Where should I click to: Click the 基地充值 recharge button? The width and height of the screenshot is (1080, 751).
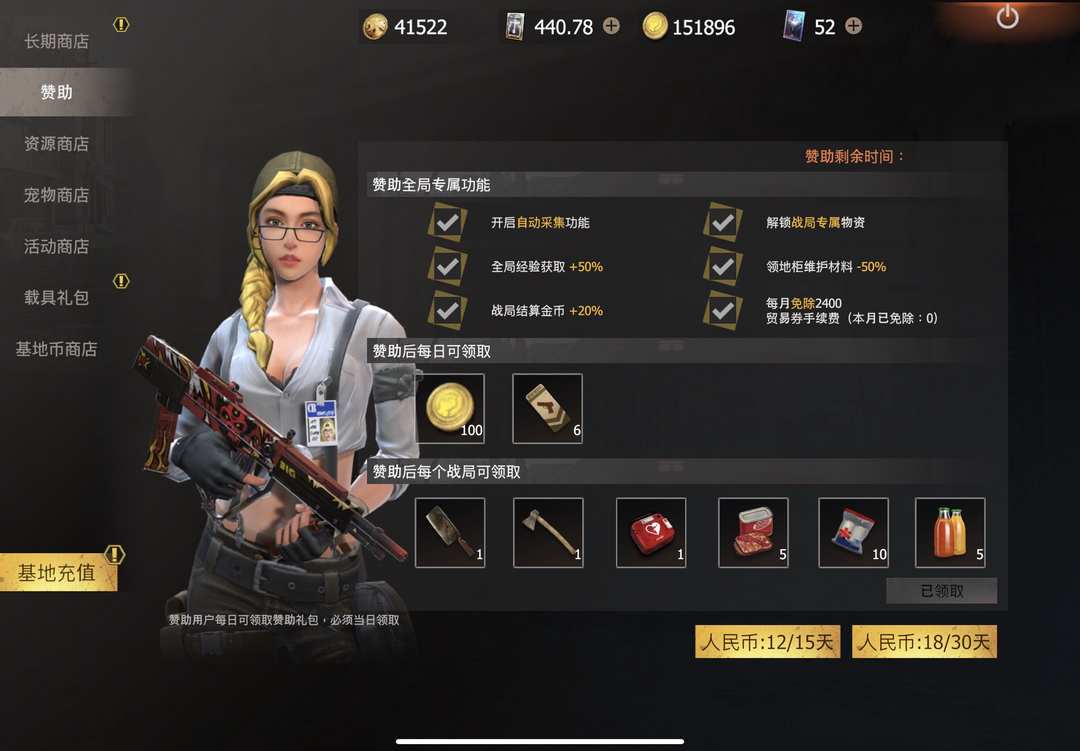[58, 573]
